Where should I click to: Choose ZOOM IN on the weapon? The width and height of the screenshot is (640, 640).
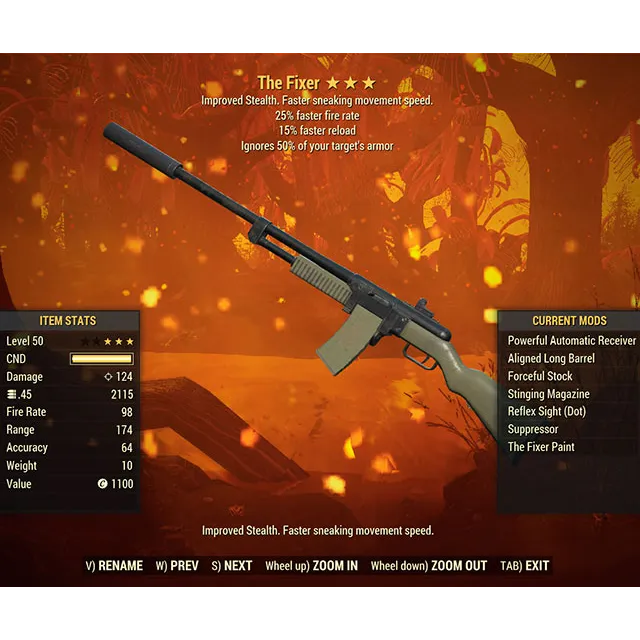tap(311, 566)
